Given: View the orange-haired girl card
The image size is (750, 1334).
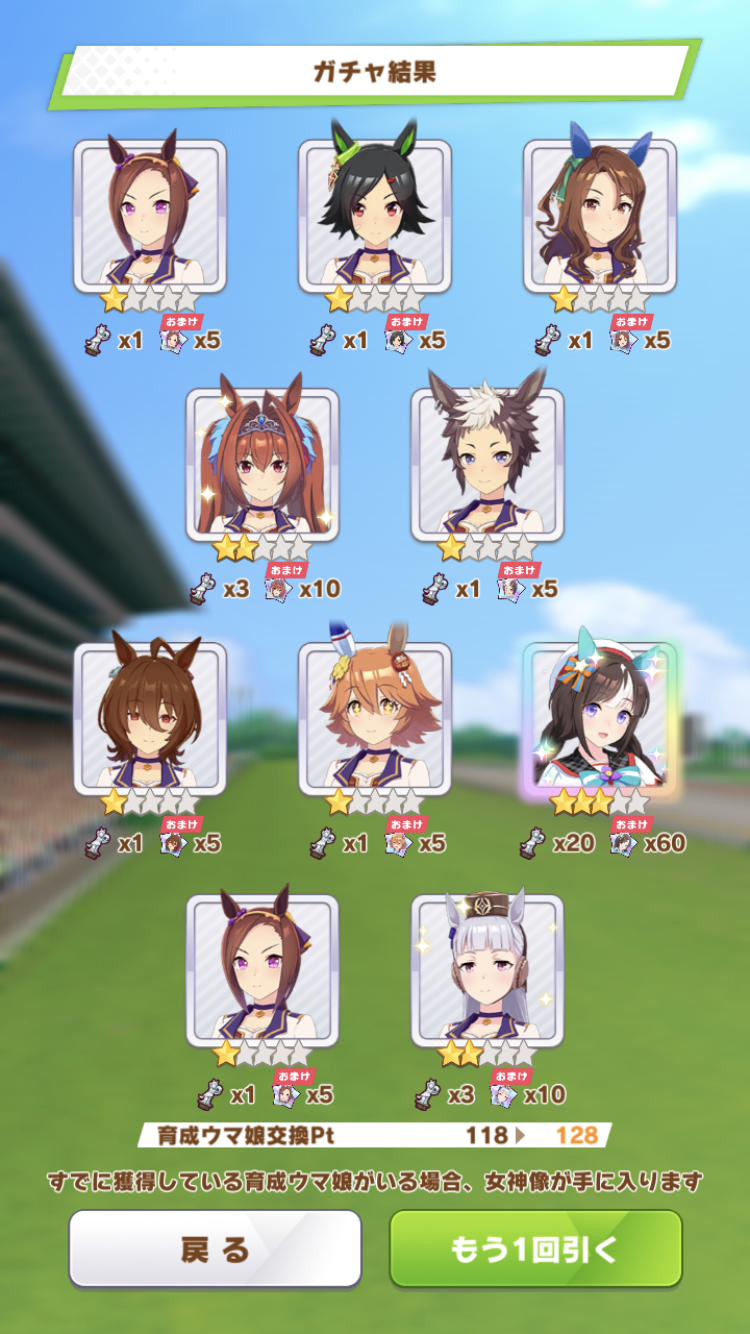Looking at the screenshot, I should click(x=375, y=718).
